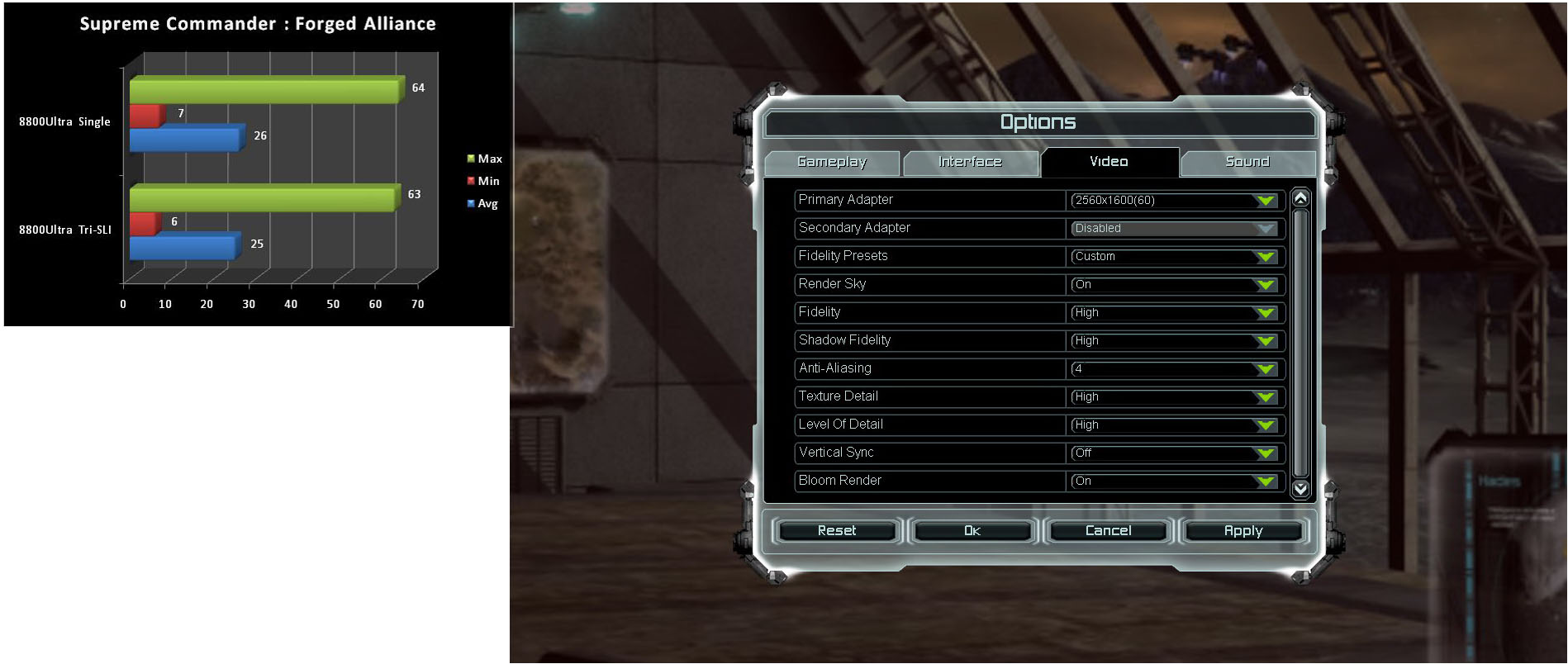Confirm settings with the Ok button

972,530
